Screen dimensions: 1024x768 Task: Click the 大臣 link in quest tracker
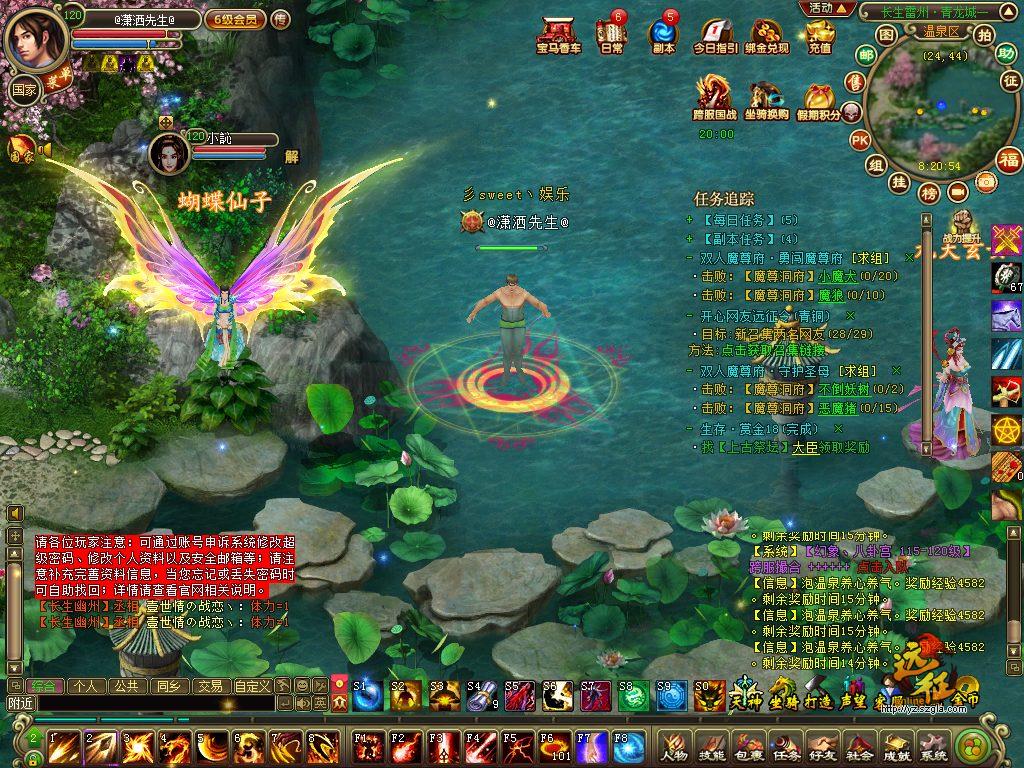[x=805, y=447]
